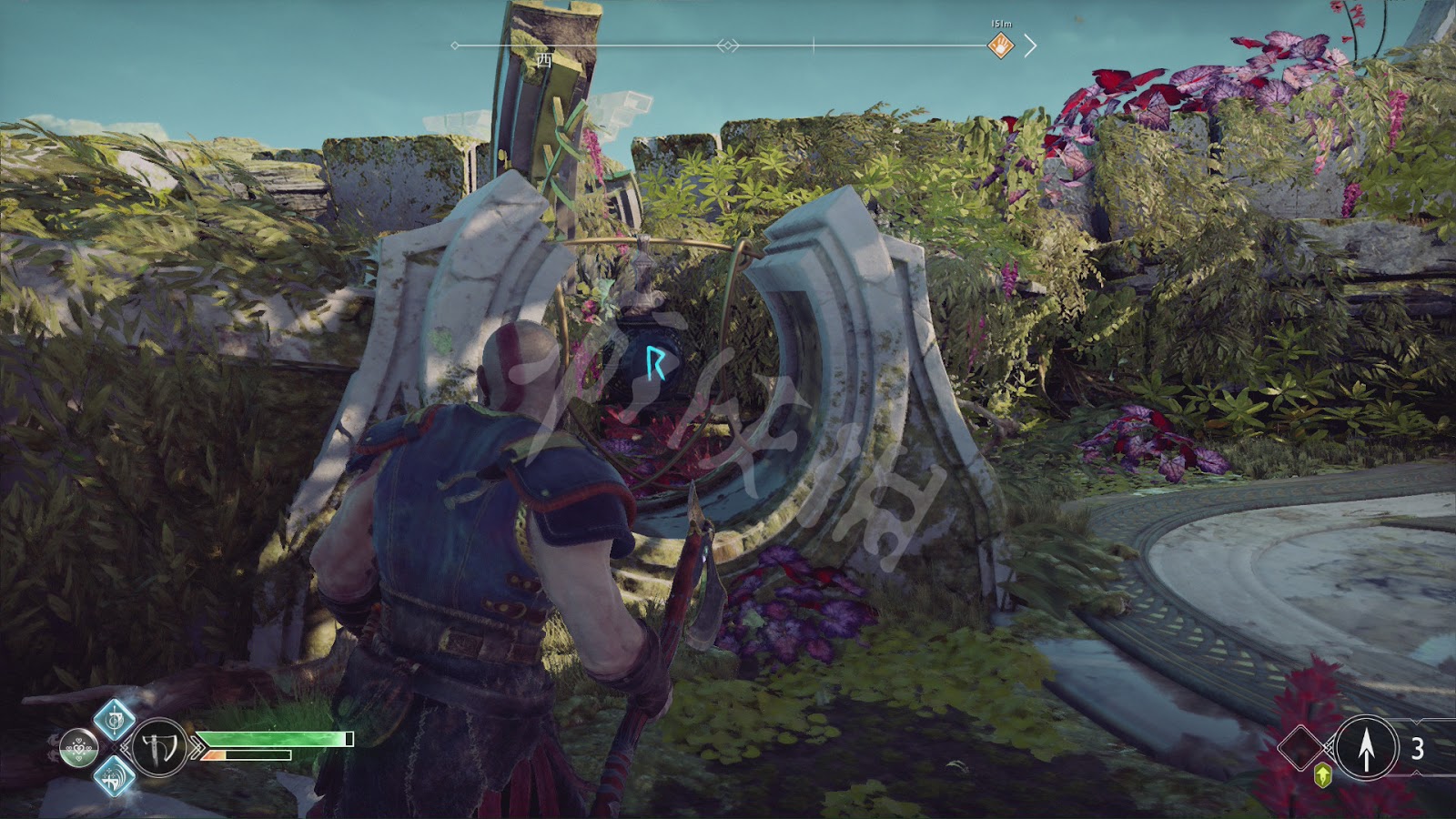Click the empty dark diamond slot
Image resolution: width=1456 pixels, height=819 pixels.
point(1301,748)
